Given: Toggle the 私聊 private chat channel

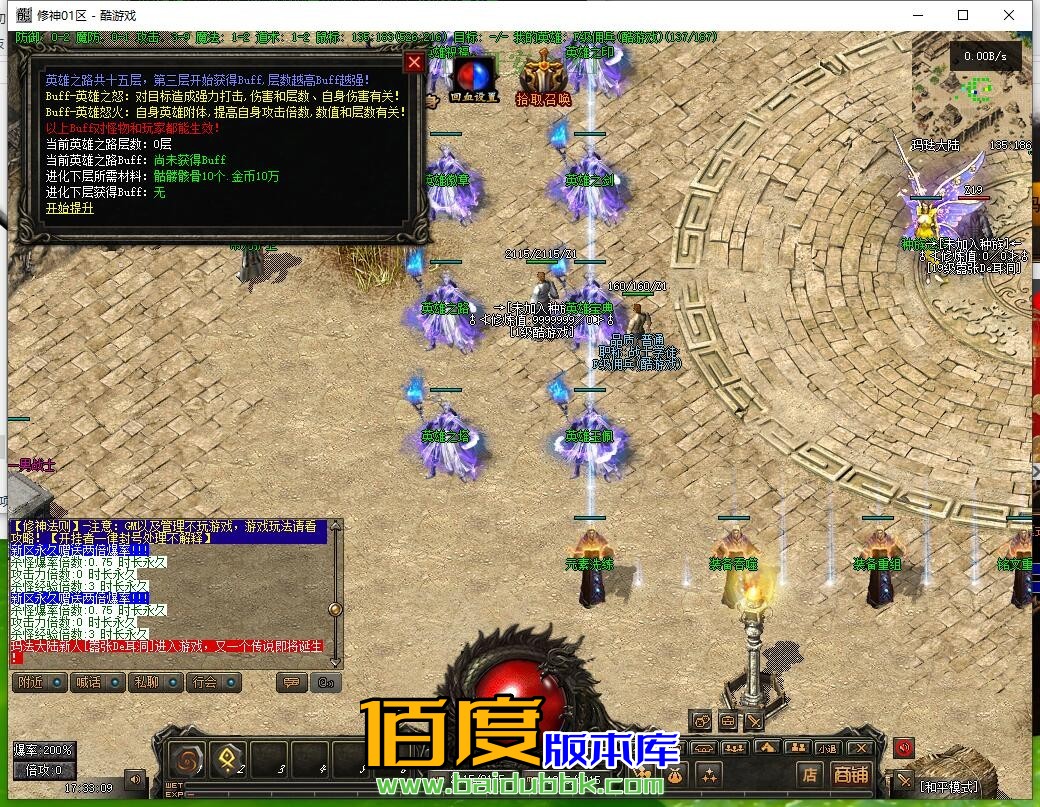Looking at the screenshot, I should [150, 683].
